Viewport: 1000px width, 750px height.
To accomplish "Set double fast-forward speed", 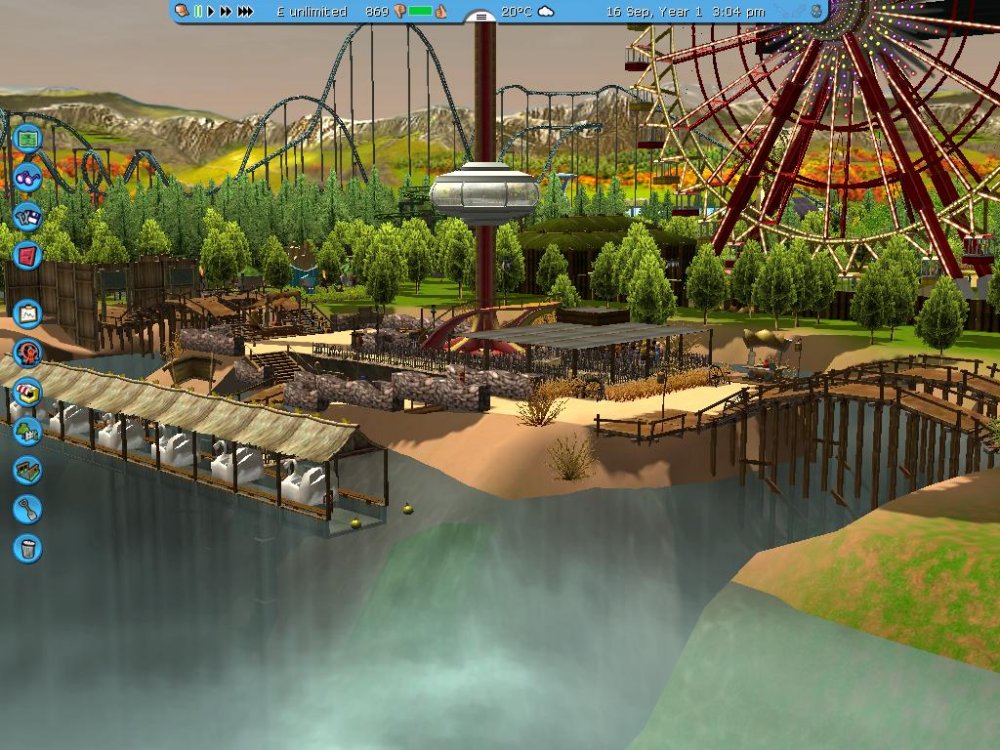I will pos(226,12).
